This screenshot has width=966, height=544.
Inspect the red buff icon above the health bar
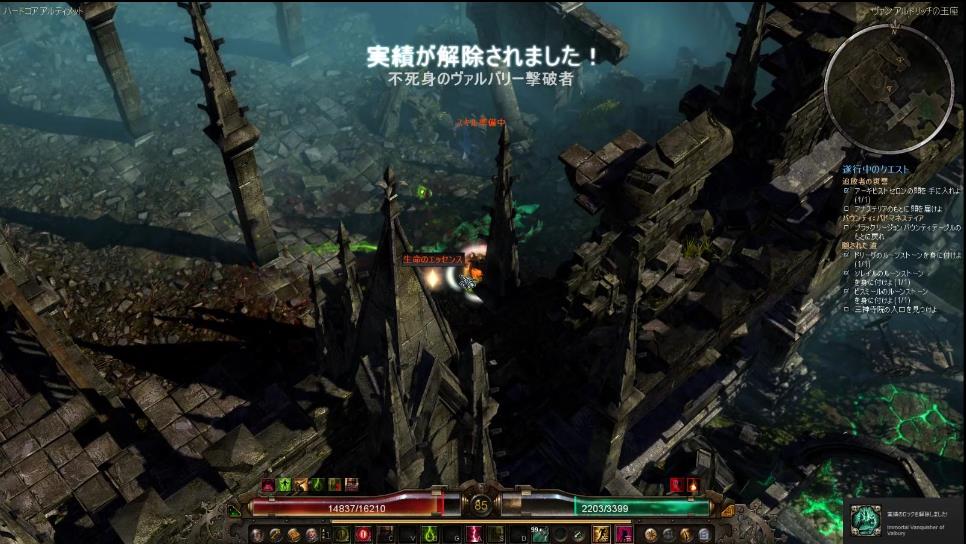click(266, 485)
